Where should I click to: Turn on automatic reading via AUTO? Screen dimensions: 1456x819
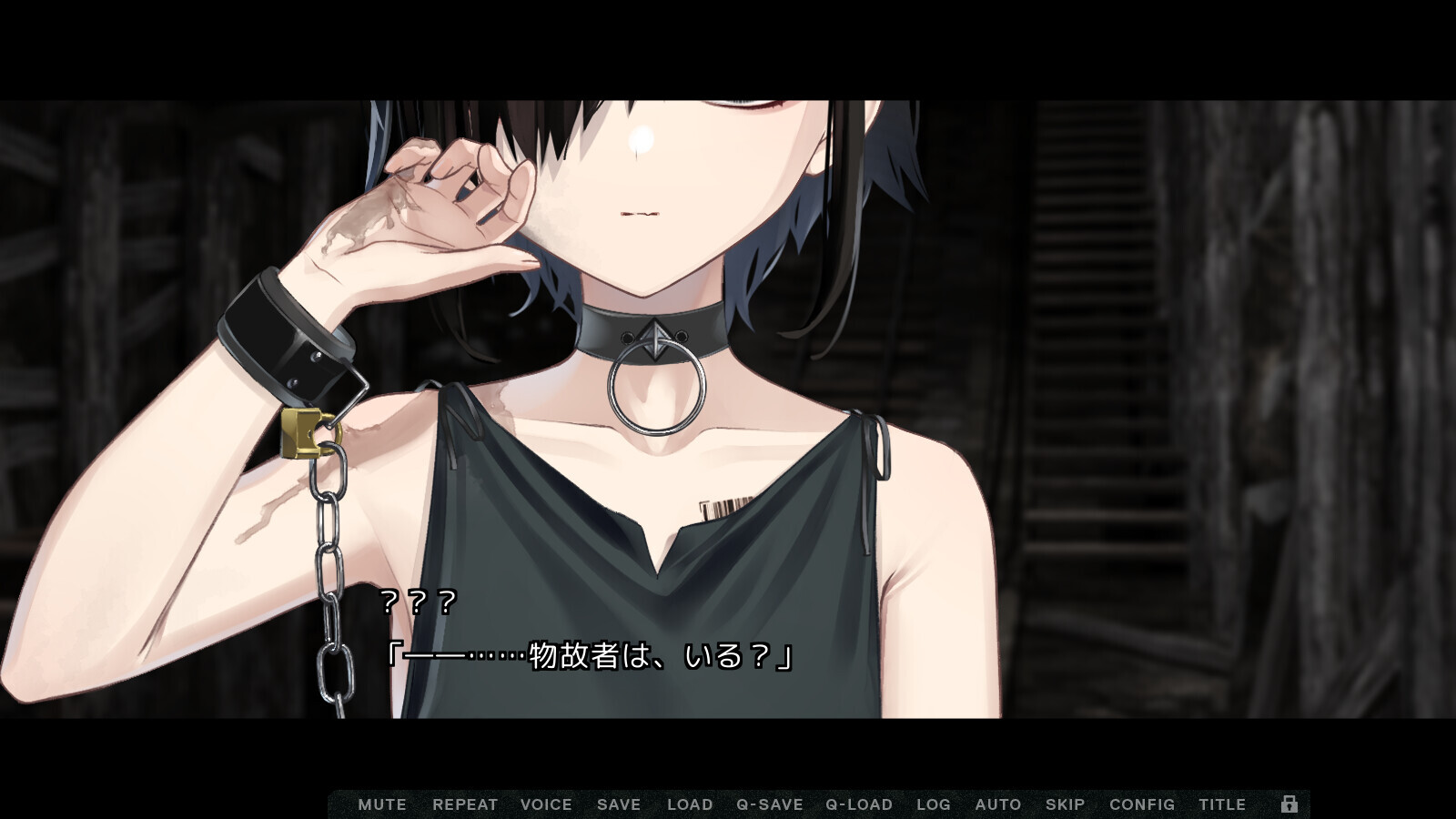point(997,804)
